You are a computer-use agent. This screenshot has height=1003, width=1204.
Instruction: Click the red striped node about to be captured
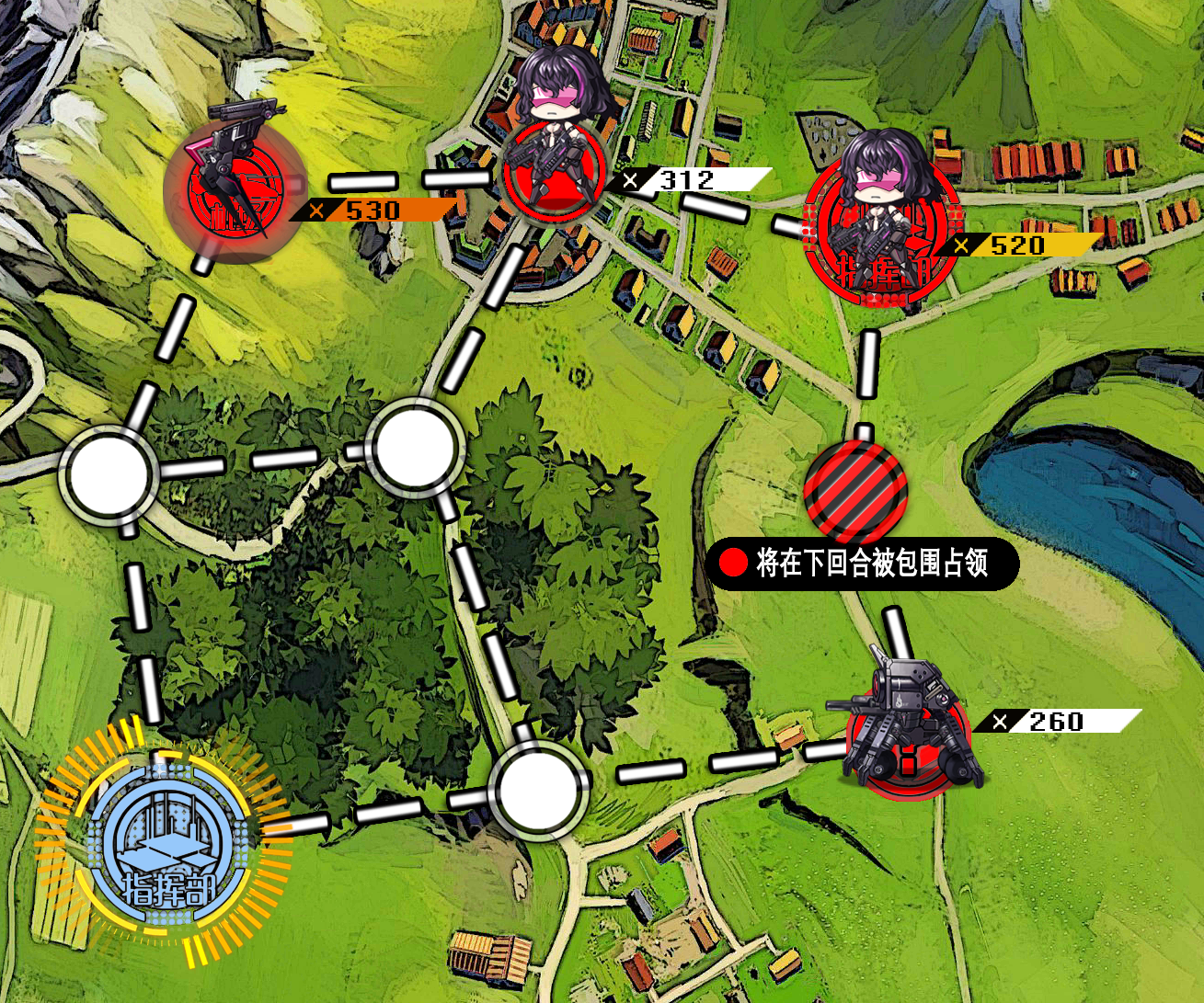tap(855, 490)
